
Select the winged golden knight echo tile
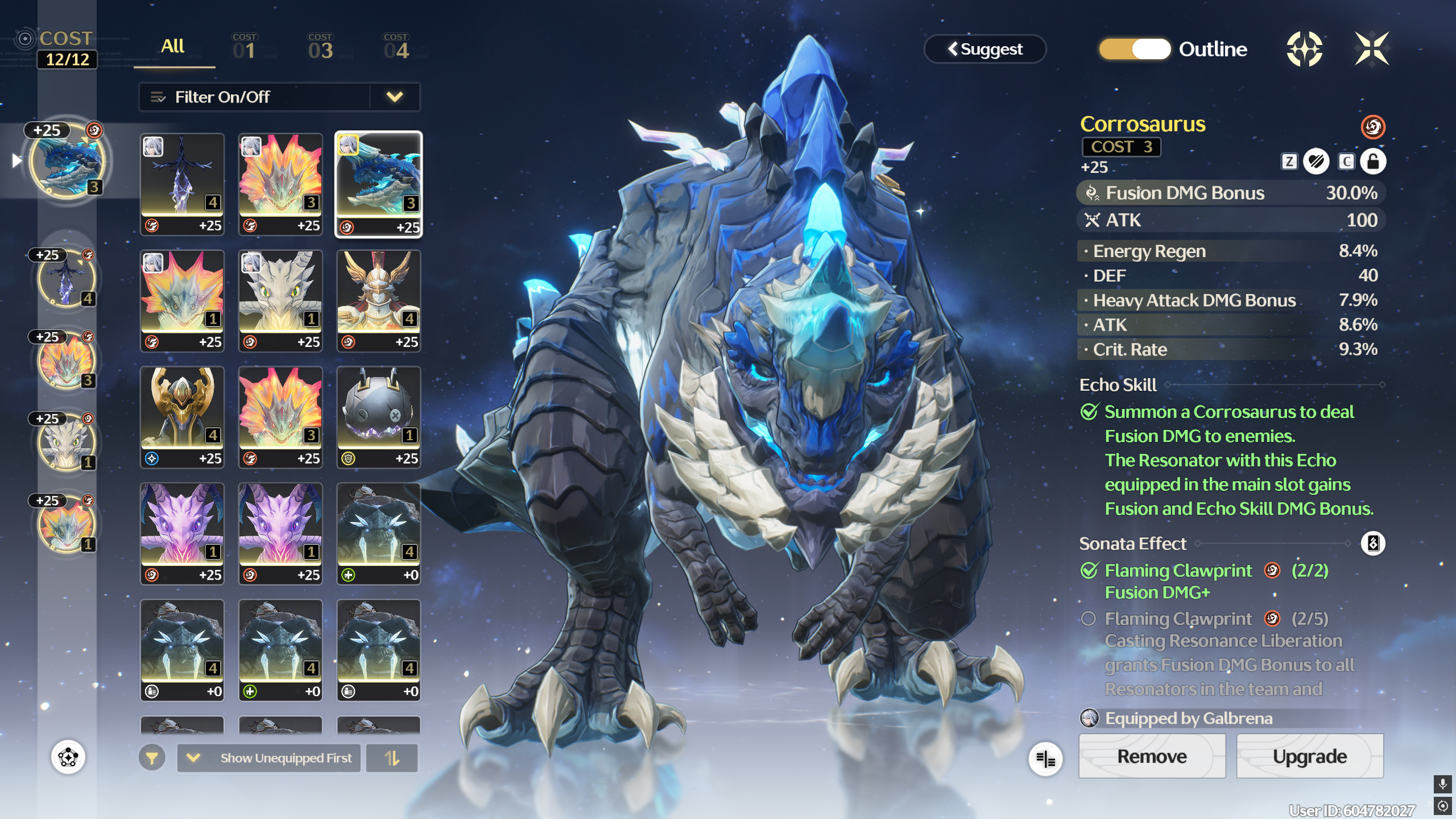[379, 300]
